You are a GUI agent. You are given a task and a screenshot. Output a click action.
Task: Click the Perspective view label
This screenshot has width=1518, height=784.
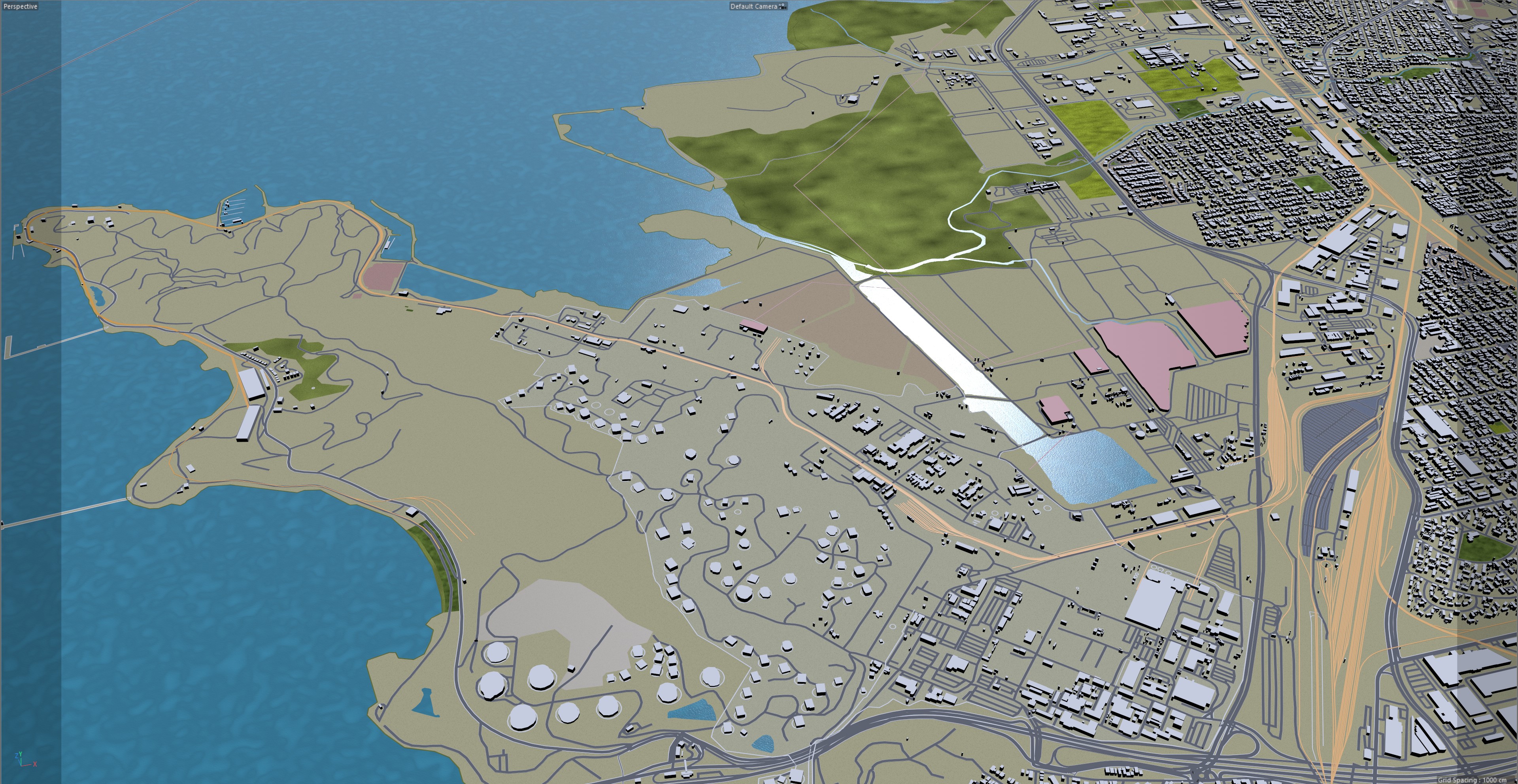point(21,6)
